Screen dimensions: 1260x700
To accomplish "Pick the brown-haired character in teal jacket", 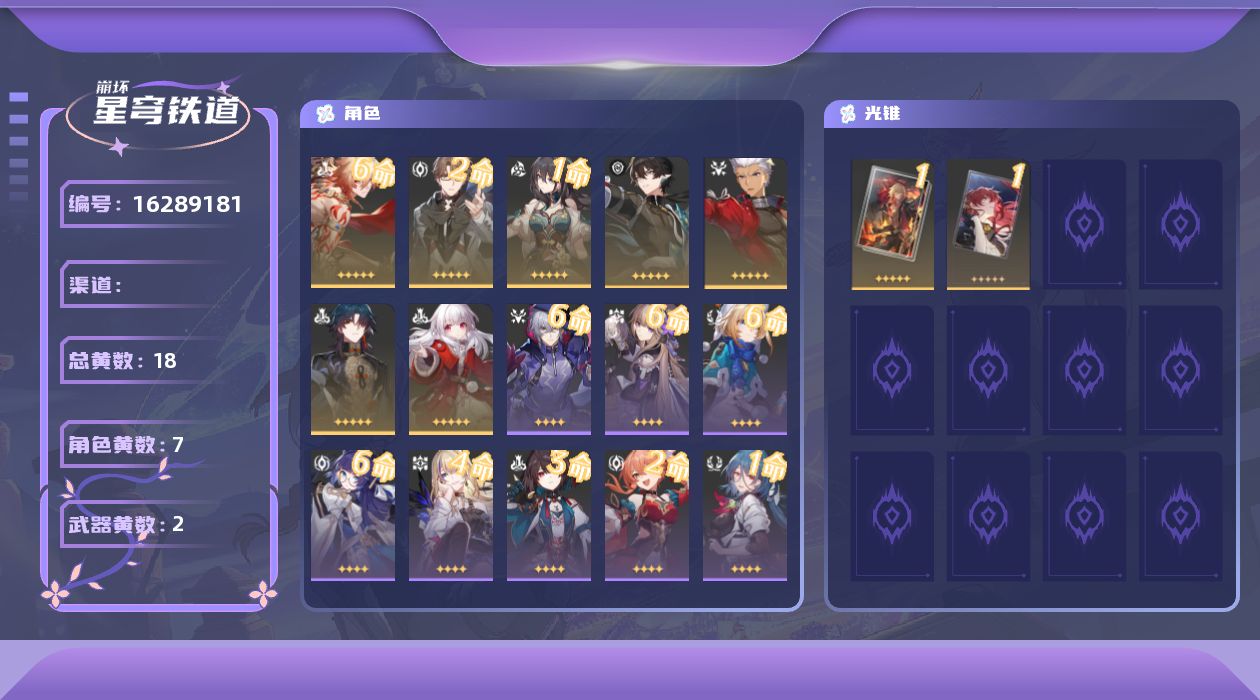I will pos(548,514).
